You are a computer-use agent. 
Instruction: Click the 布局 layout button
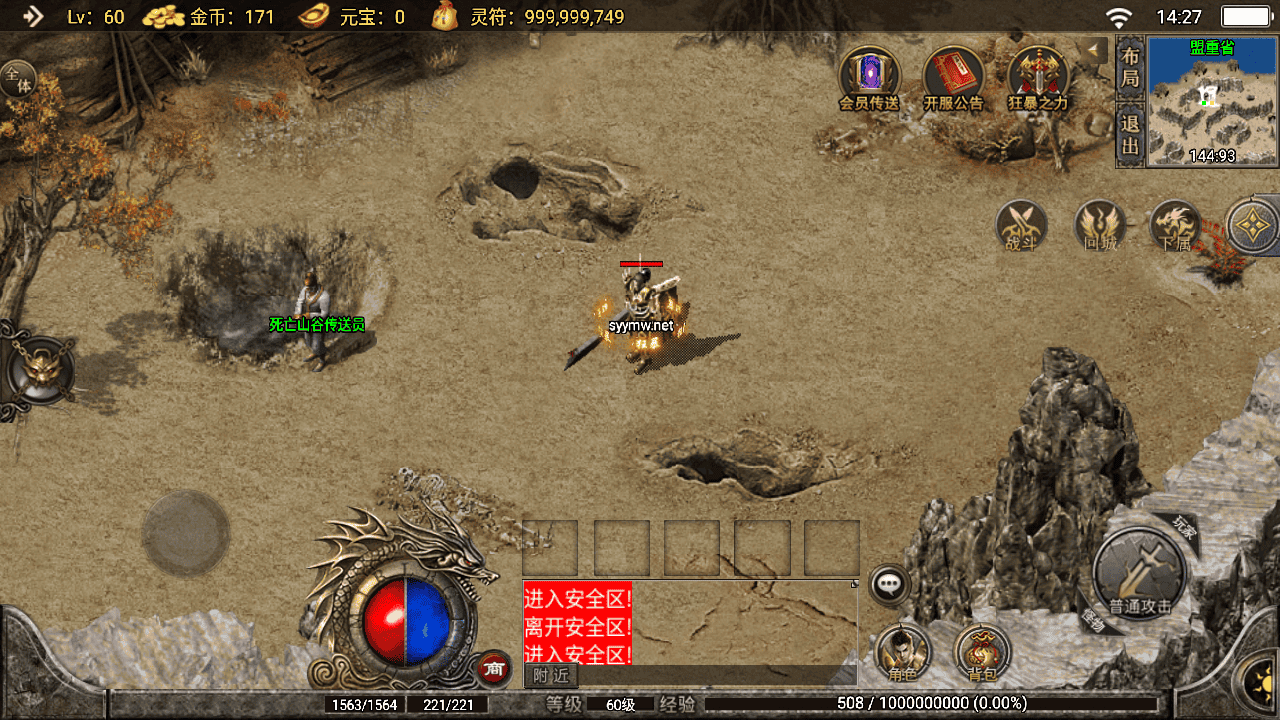(x=1130, y=67)
